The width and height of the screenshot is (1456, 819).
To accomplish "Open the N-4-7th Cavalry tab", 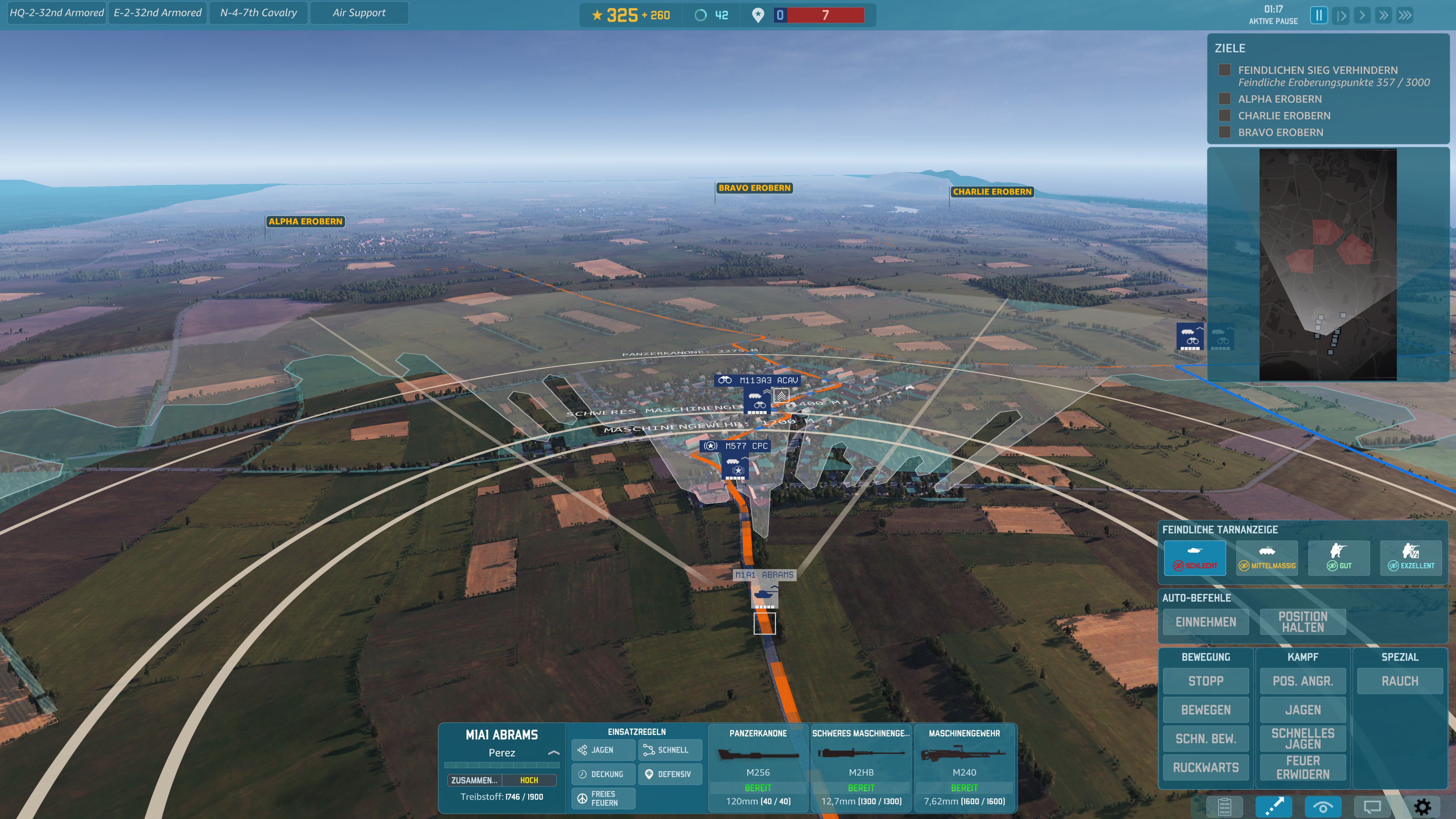I will [258, 13].
